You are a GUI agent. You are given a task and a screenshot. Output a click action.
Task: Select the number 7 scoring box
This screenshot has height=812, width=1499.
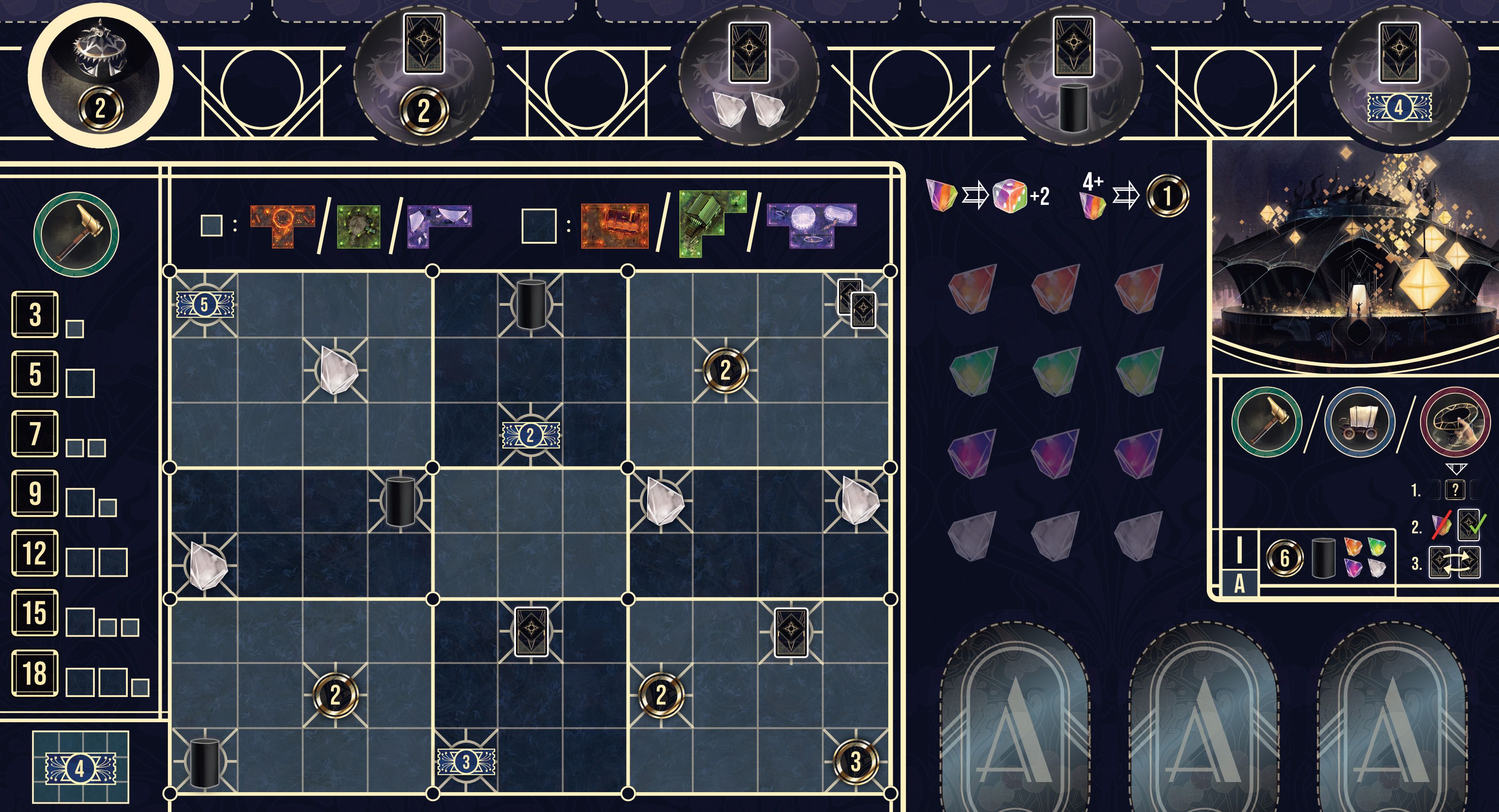coord(35,434)
